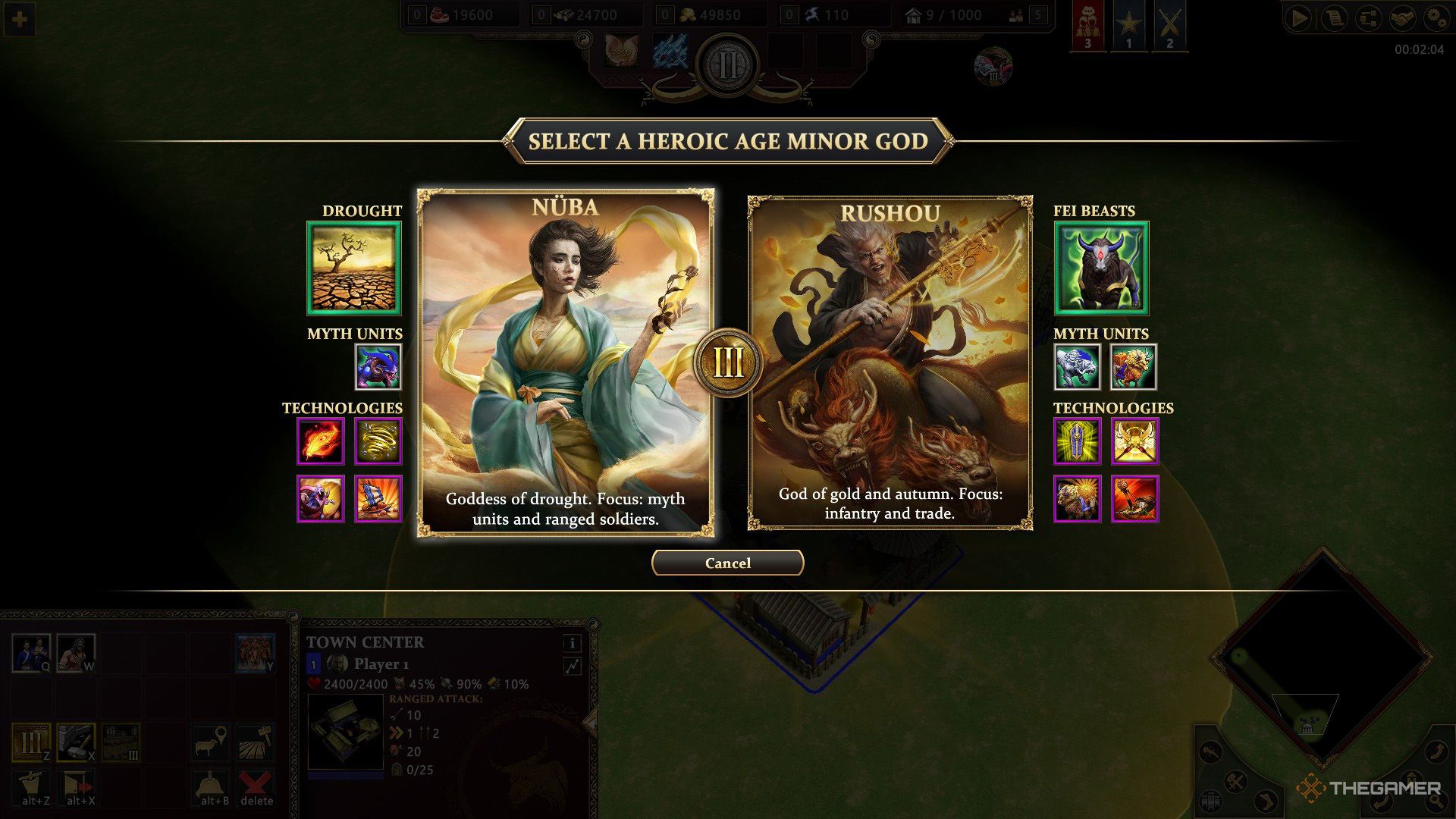
Task: Open the tech tree icon at top right
Action: (x=1368, y=17)
